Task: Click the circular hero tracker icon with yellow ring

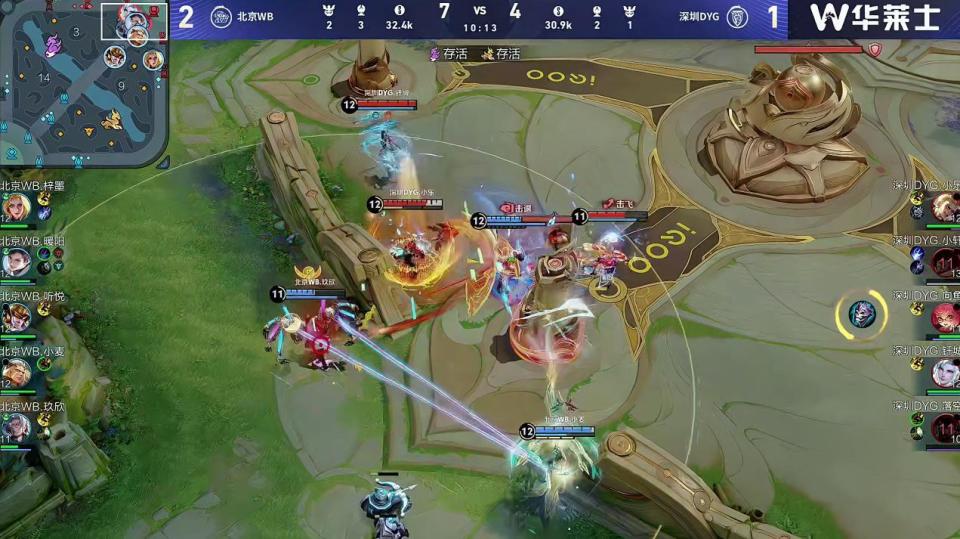Action: click(861, 314)
